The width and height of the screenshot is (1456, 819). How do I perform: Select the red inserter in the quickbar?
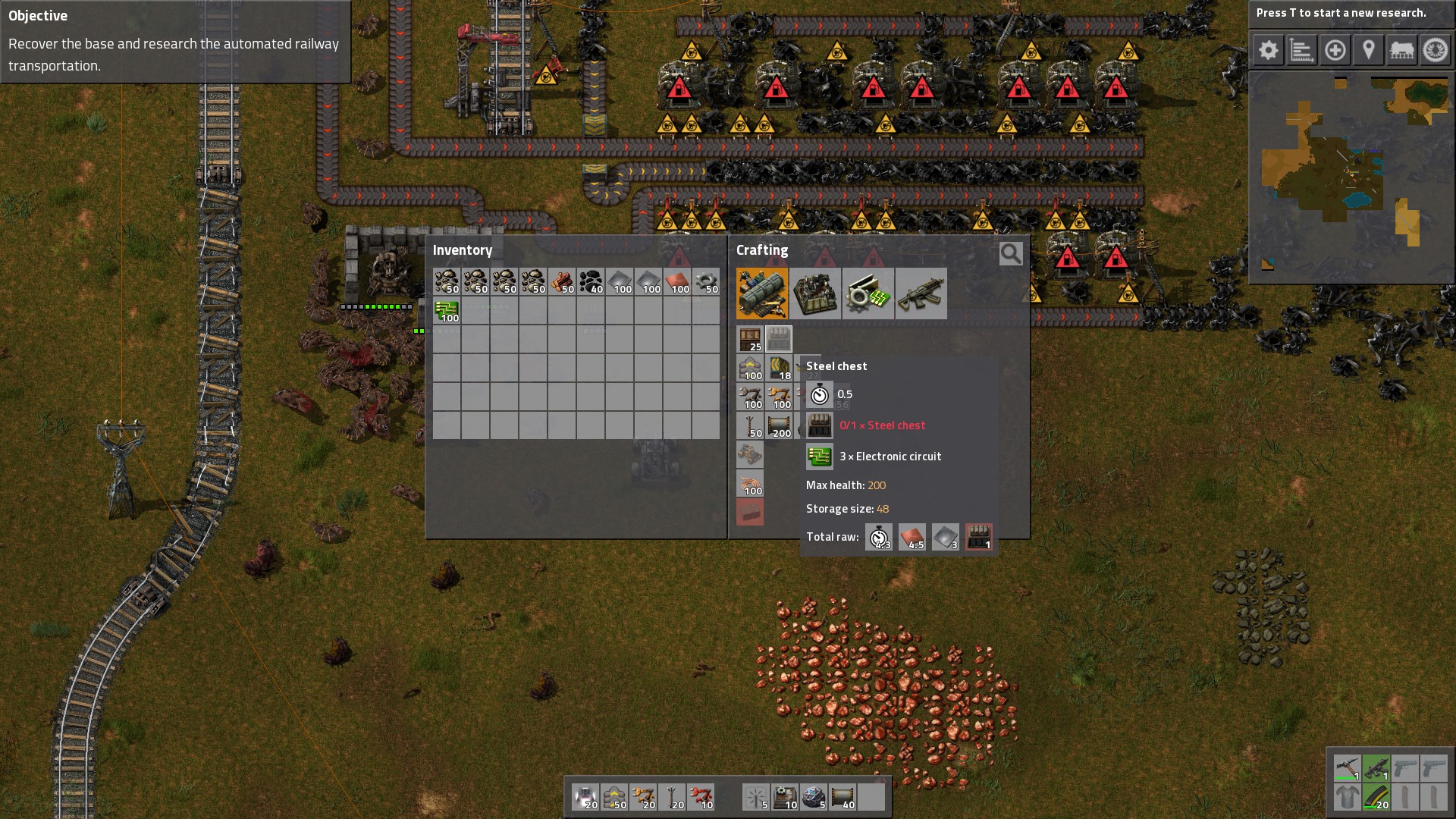[x=701, y=797]
